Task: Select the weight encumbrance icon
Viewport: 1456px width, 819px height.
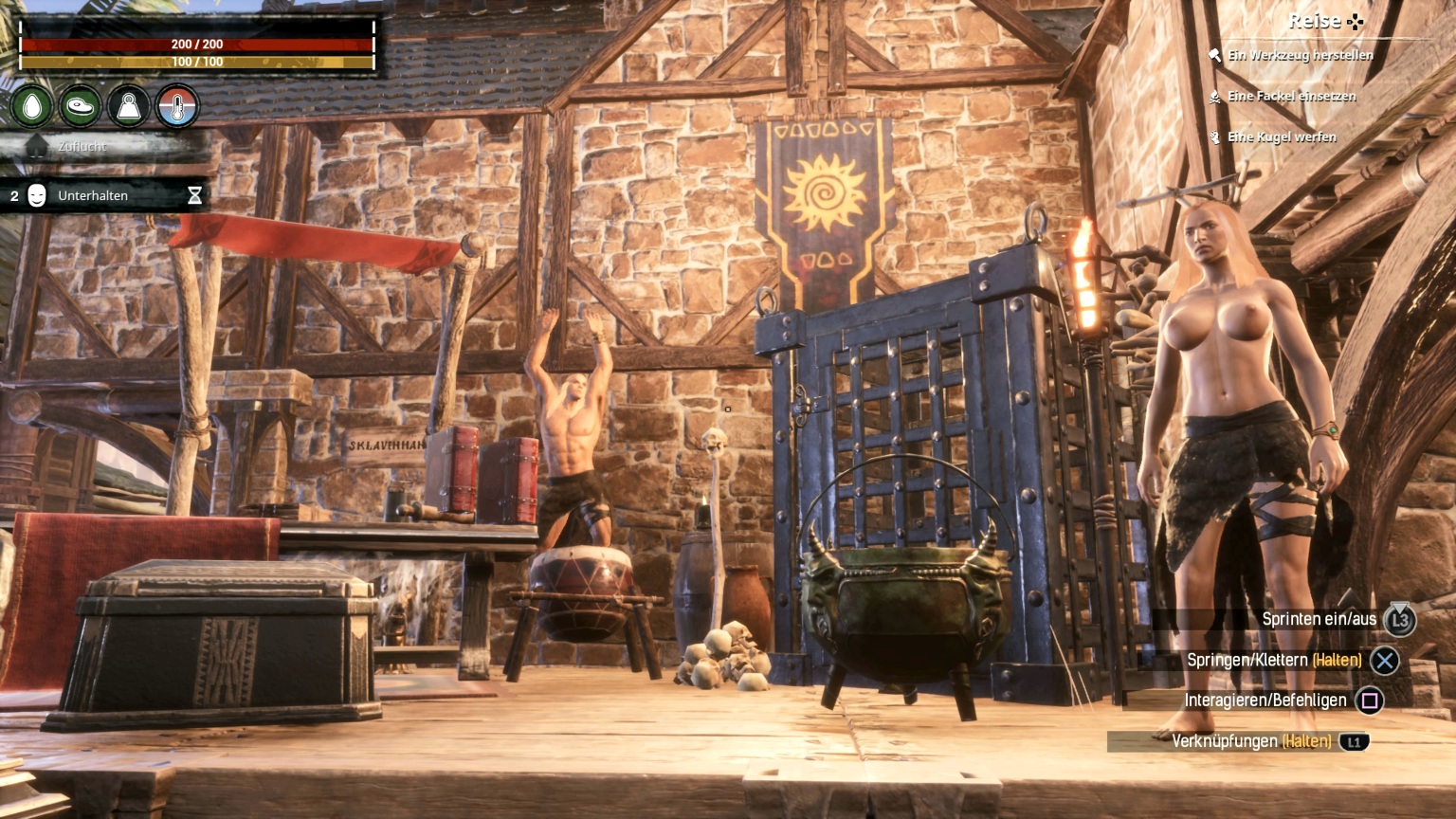Action: click(129, 106)
